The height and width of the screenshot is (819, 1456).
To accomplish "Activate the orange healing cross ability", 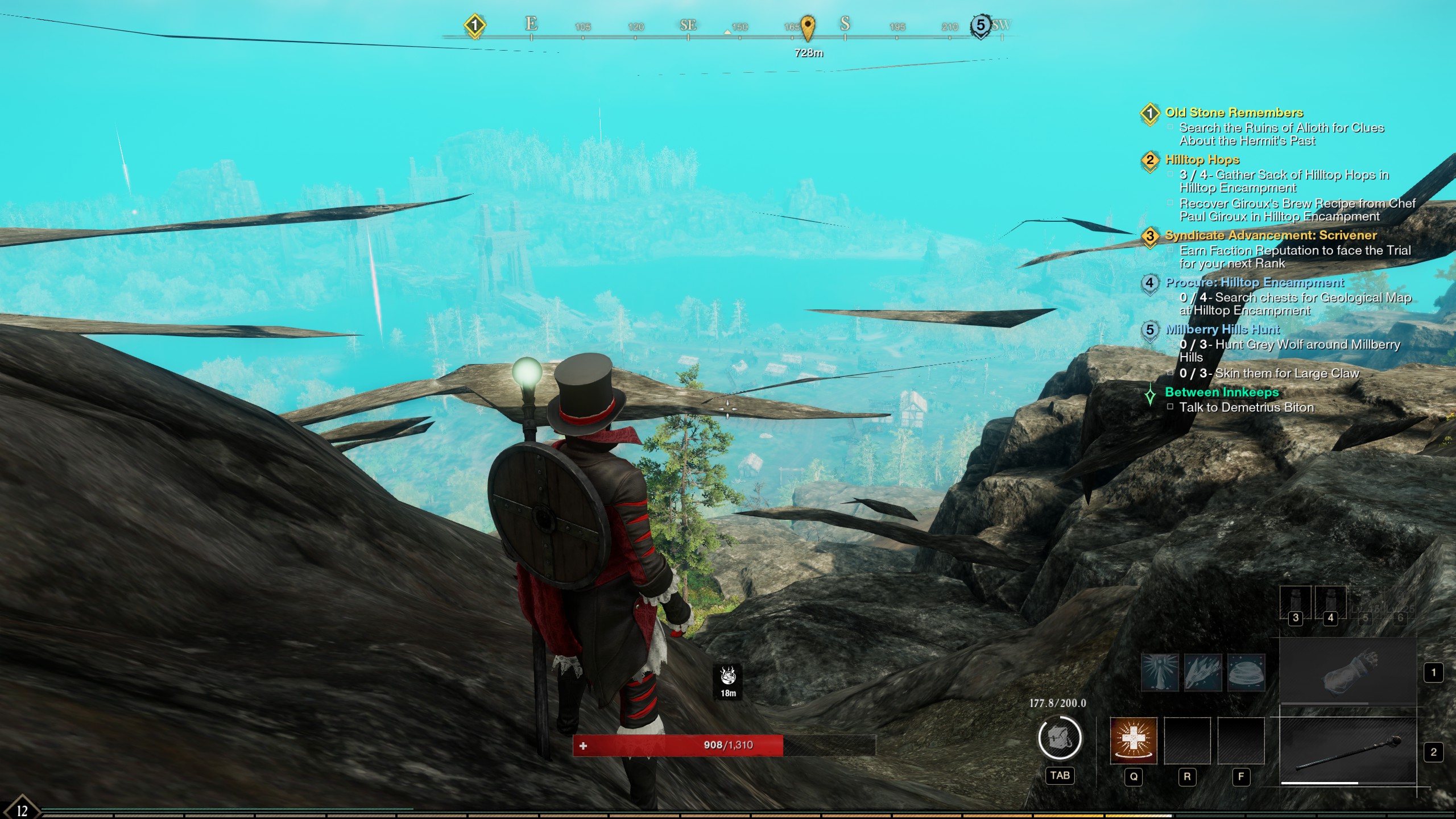I will click(1133, 741).
